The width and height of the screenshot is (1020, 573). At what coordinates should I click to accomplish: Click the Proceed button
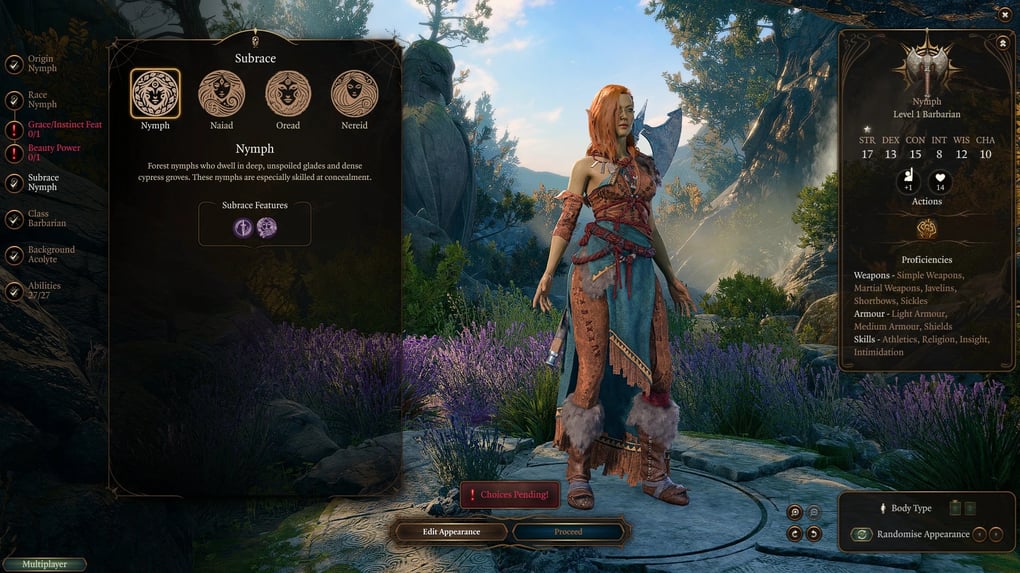(568, 532)
